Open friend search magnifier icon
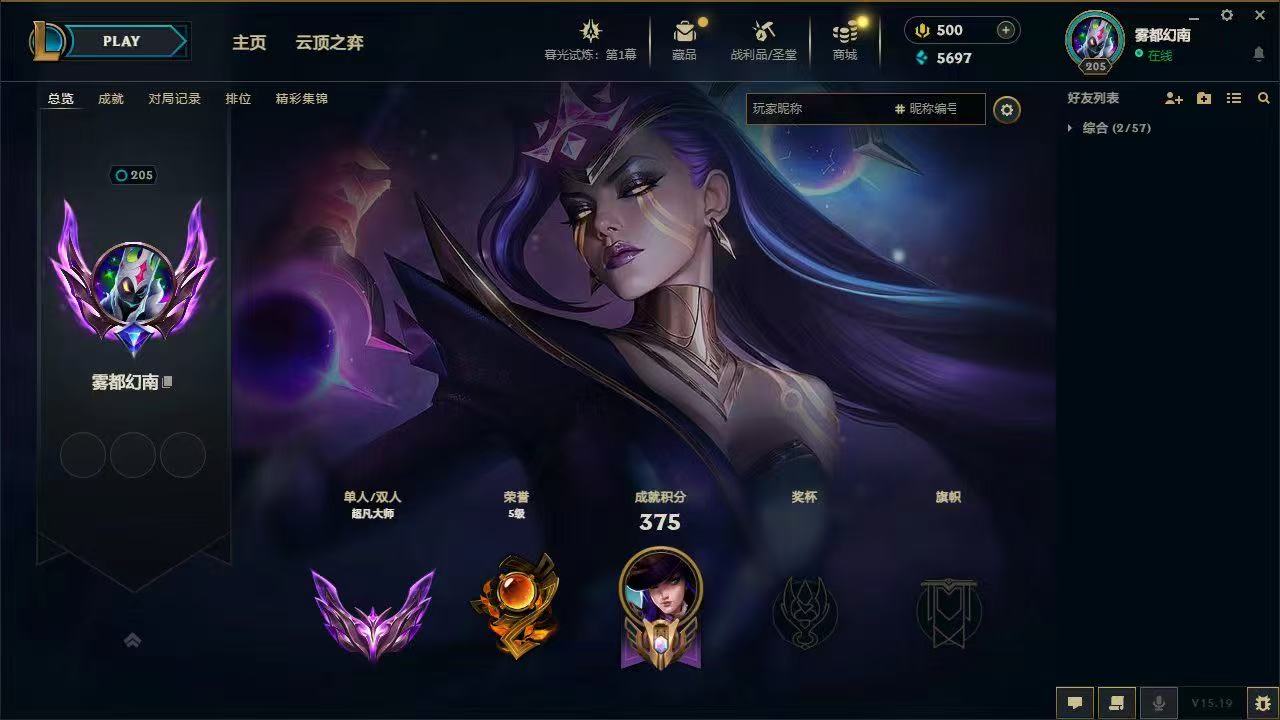The width and height of the screenshot is (1280, 720). [1263, 98]
